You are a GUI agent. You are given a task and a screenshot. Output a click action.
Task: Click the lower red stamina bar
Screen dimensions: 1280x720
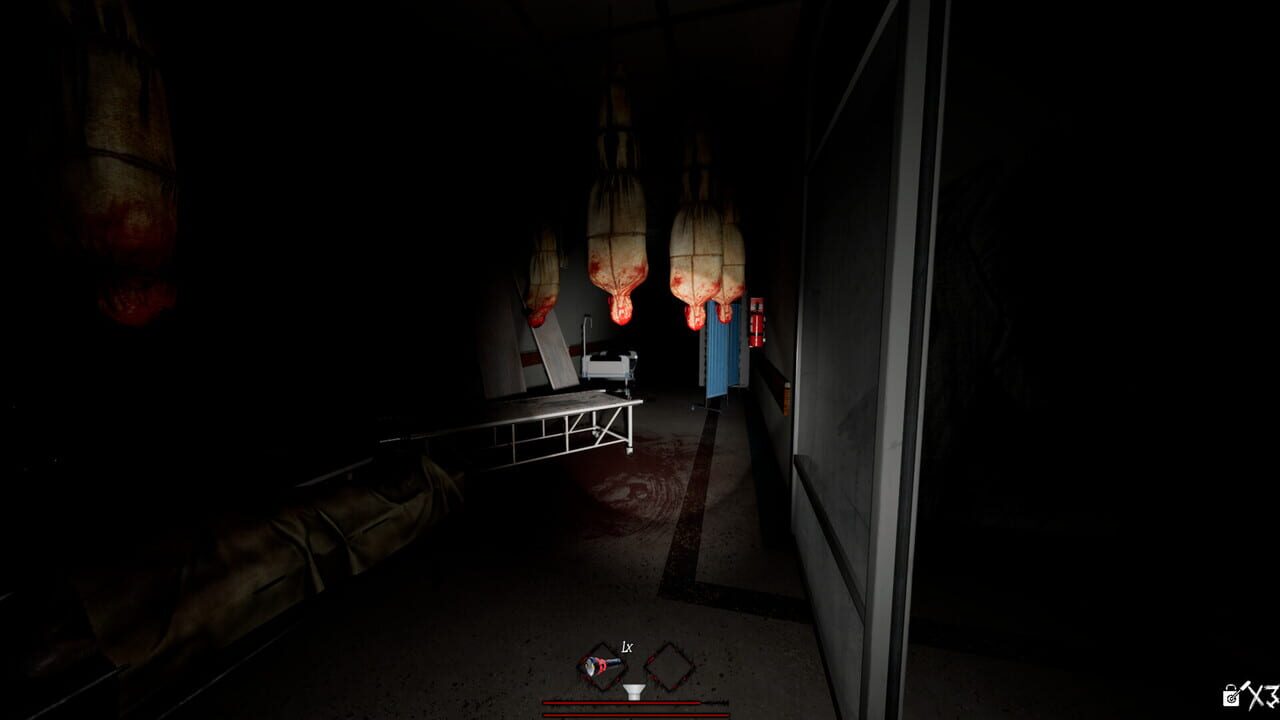636,714
